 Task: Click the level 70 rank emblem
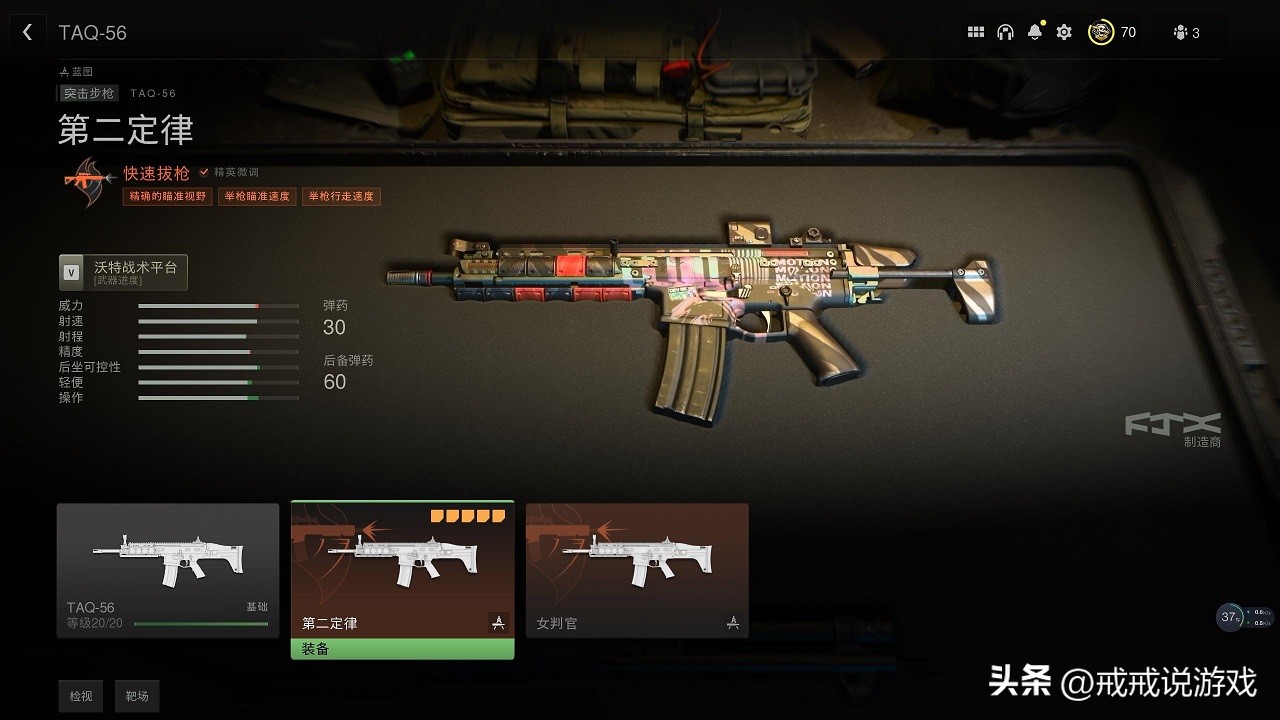click(x=1100, y=32)
